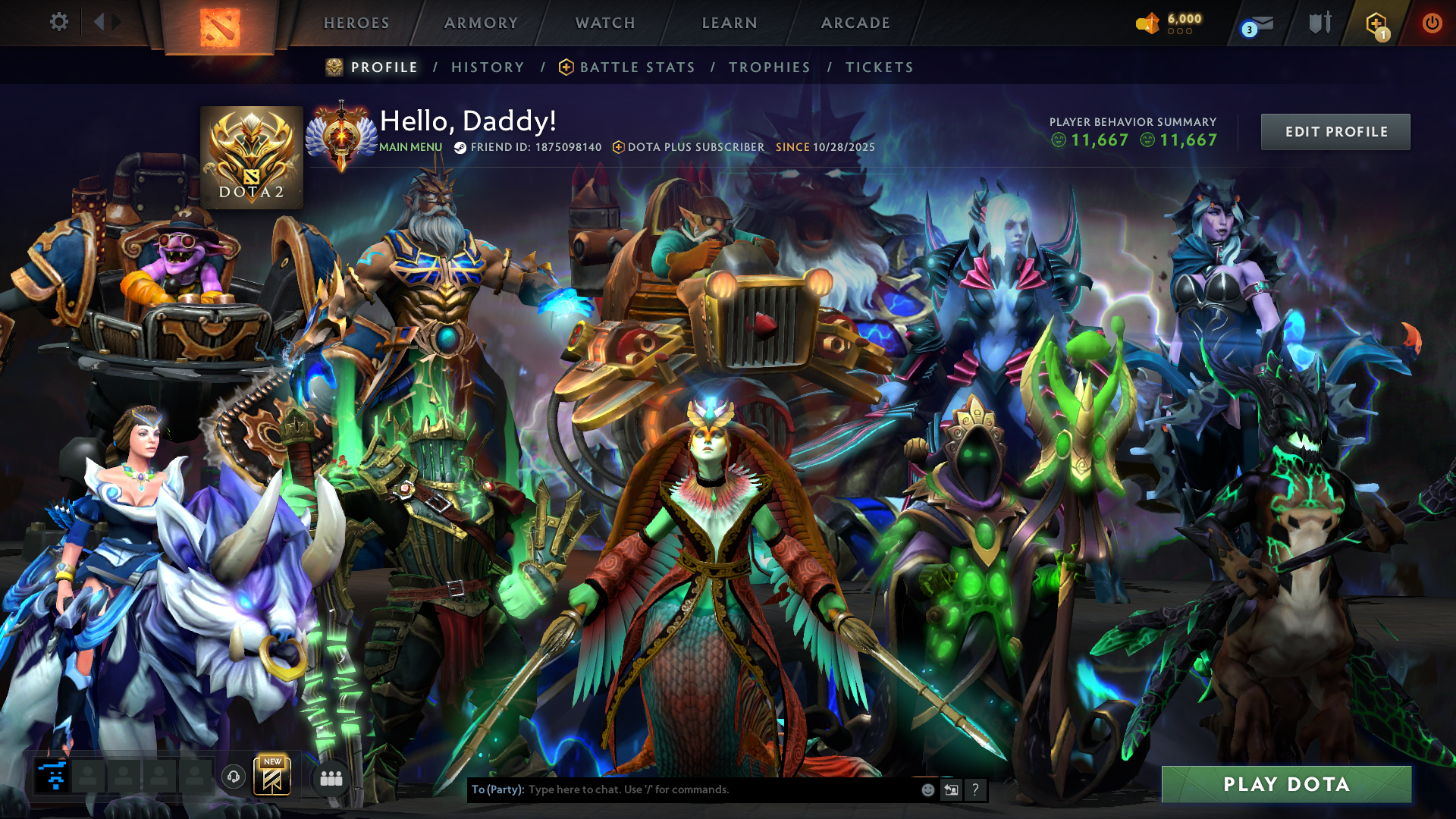Switch to the Watch section
1456x819 pixels.
click(605, 23)
